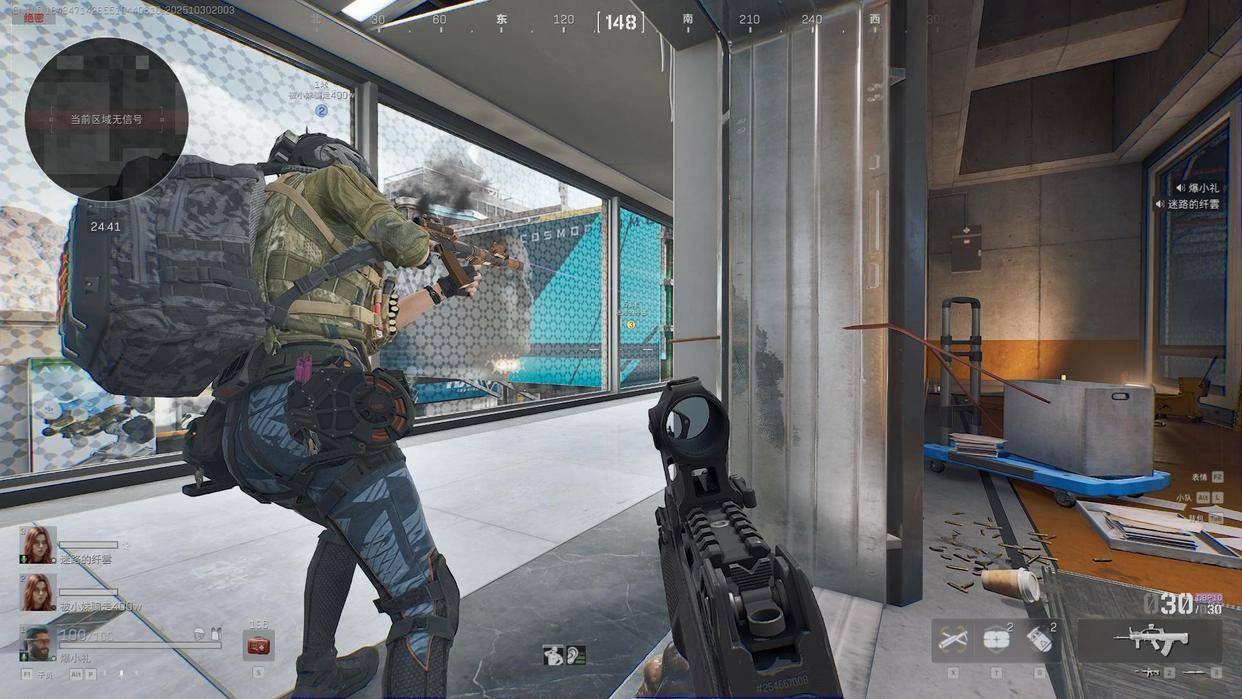Click the helmet armor status icon
This screenshot has height=699, width=1242.
(200, 633)
